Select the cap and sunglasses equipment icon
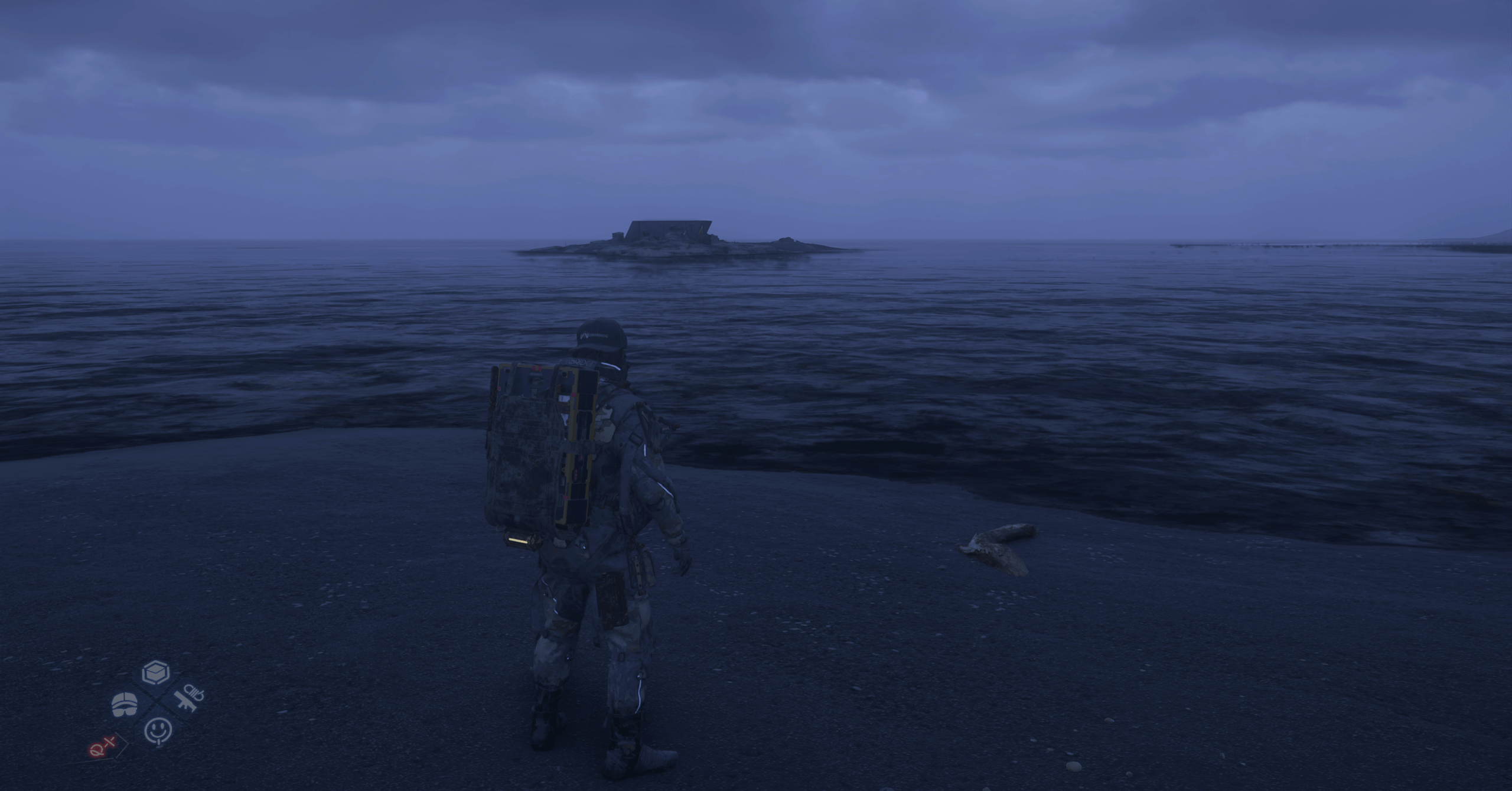 pyautogui.click(x=124, y=704)
